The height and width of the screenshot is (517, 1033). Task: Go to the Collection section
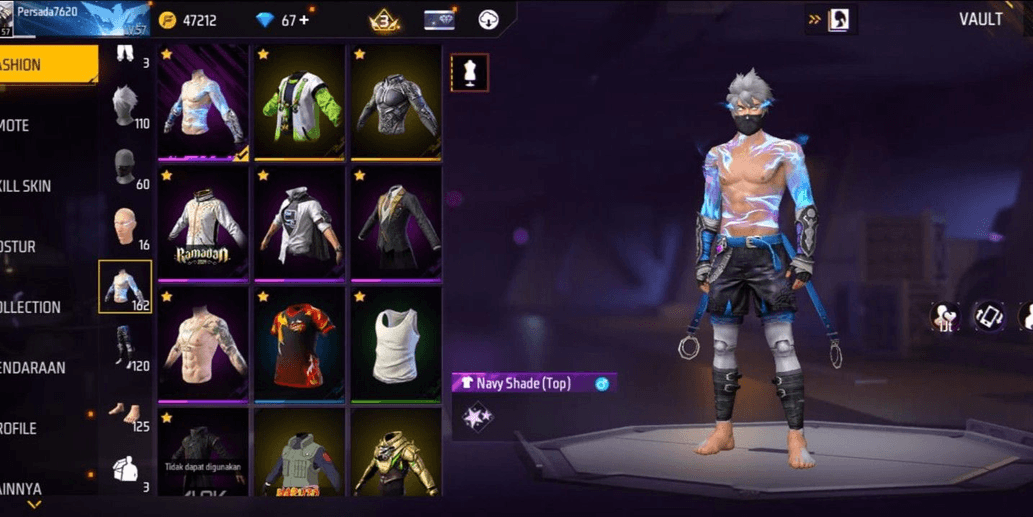40,307
